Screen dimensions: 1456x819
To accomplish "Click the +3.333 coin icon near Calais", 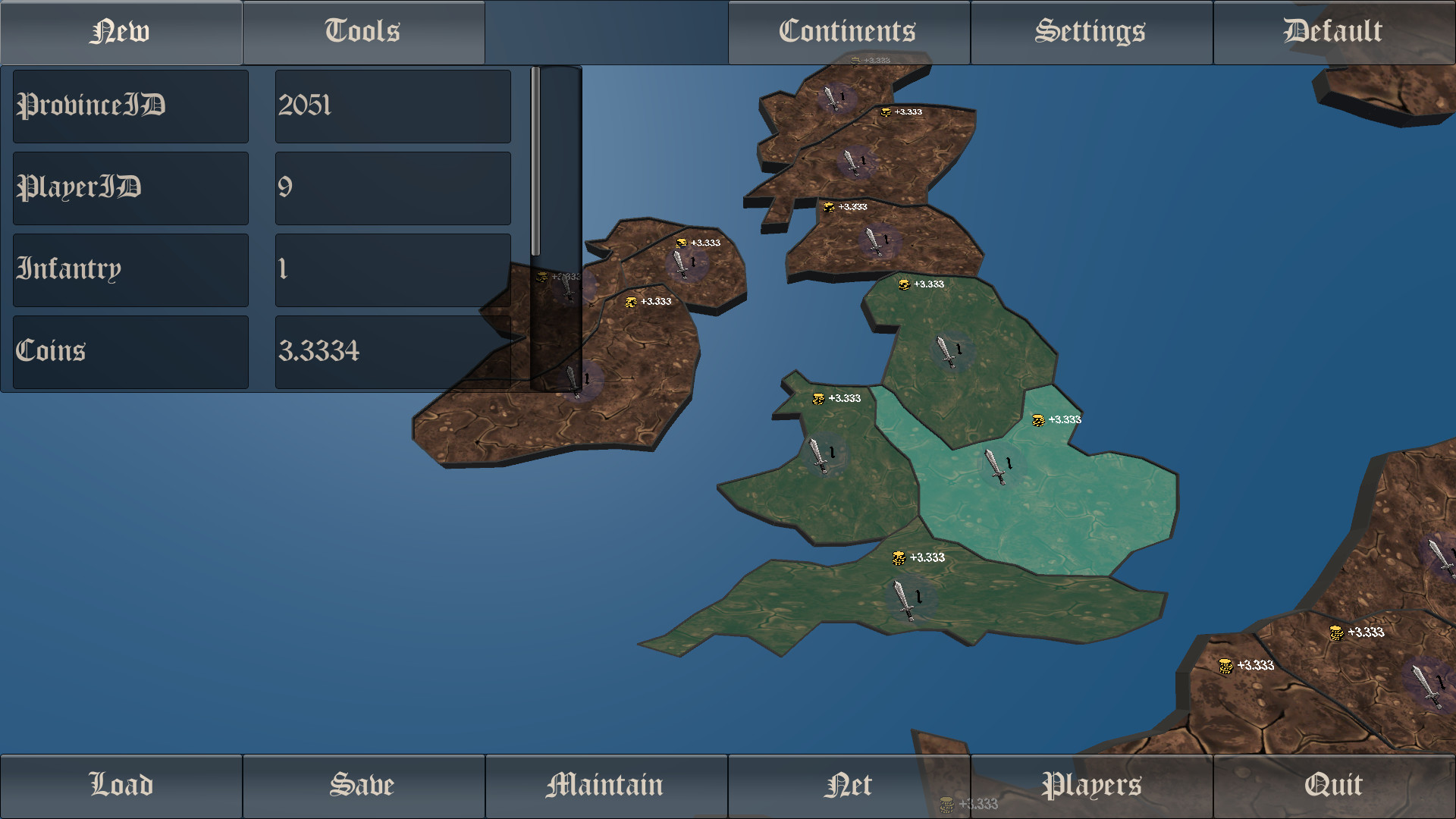I will [x=1225, y=666].
